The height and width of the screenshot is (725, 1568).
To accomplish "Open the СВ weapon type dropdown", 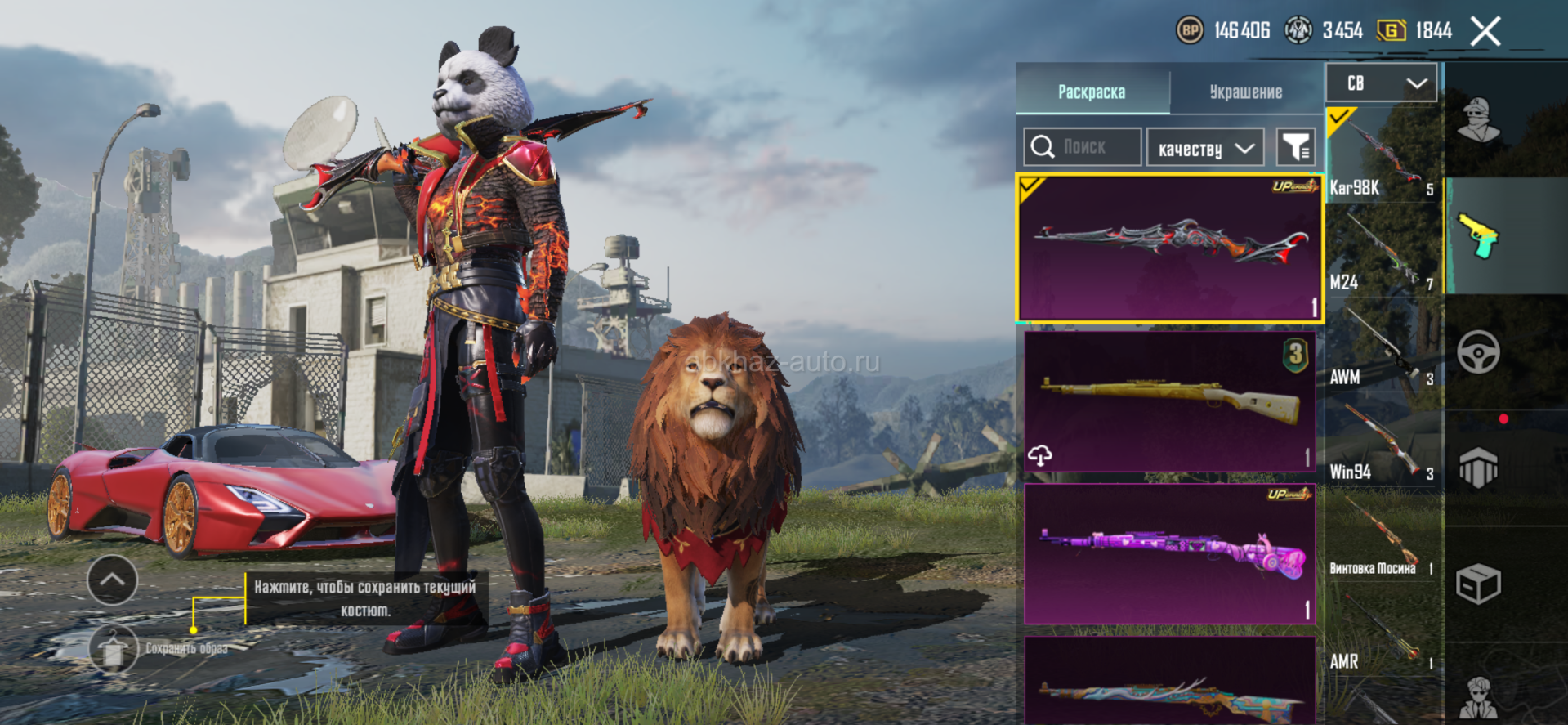I will coord(1382,83).
